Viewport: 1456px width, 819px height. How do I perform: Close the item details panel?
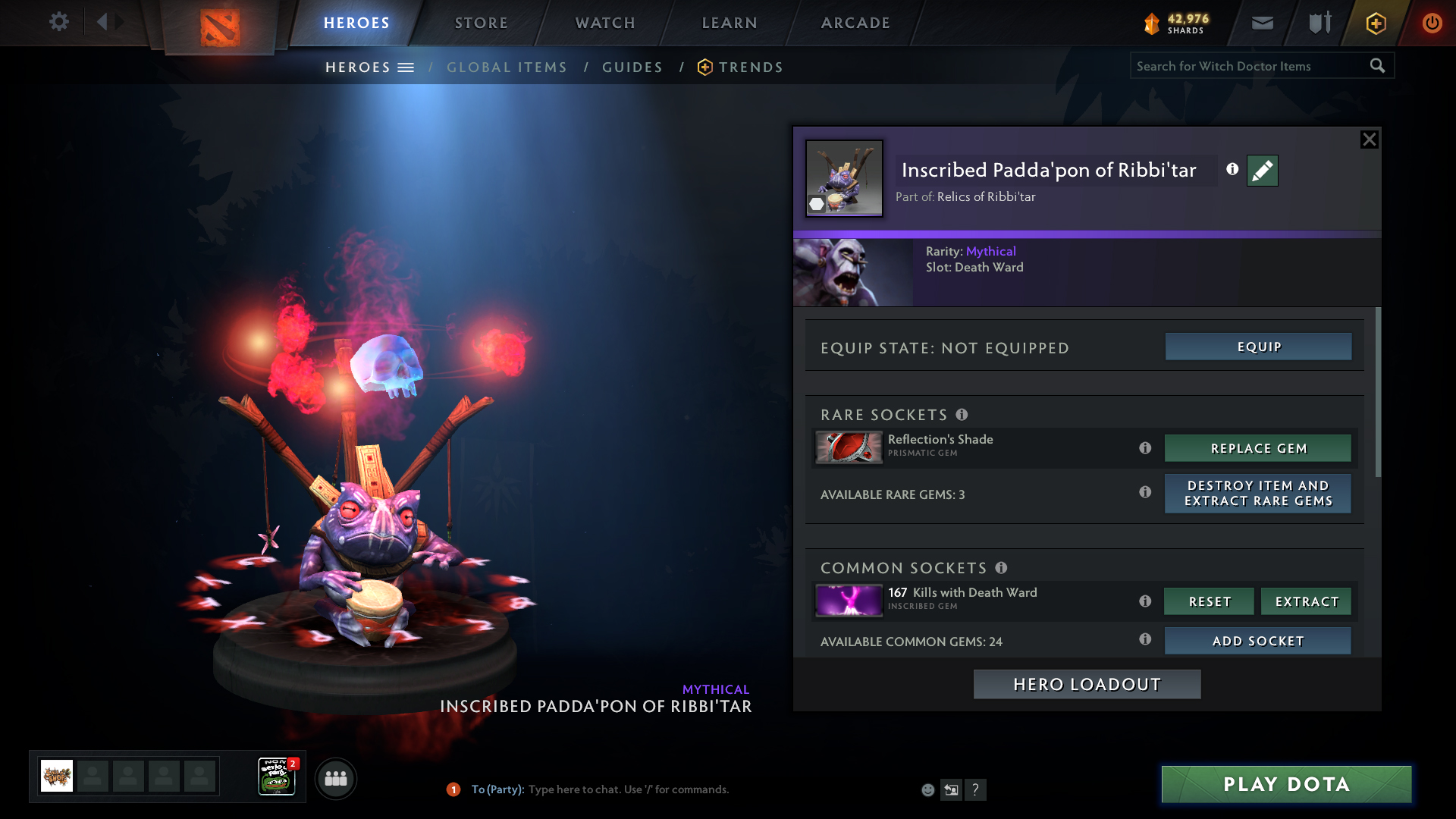click(1369, 140)
